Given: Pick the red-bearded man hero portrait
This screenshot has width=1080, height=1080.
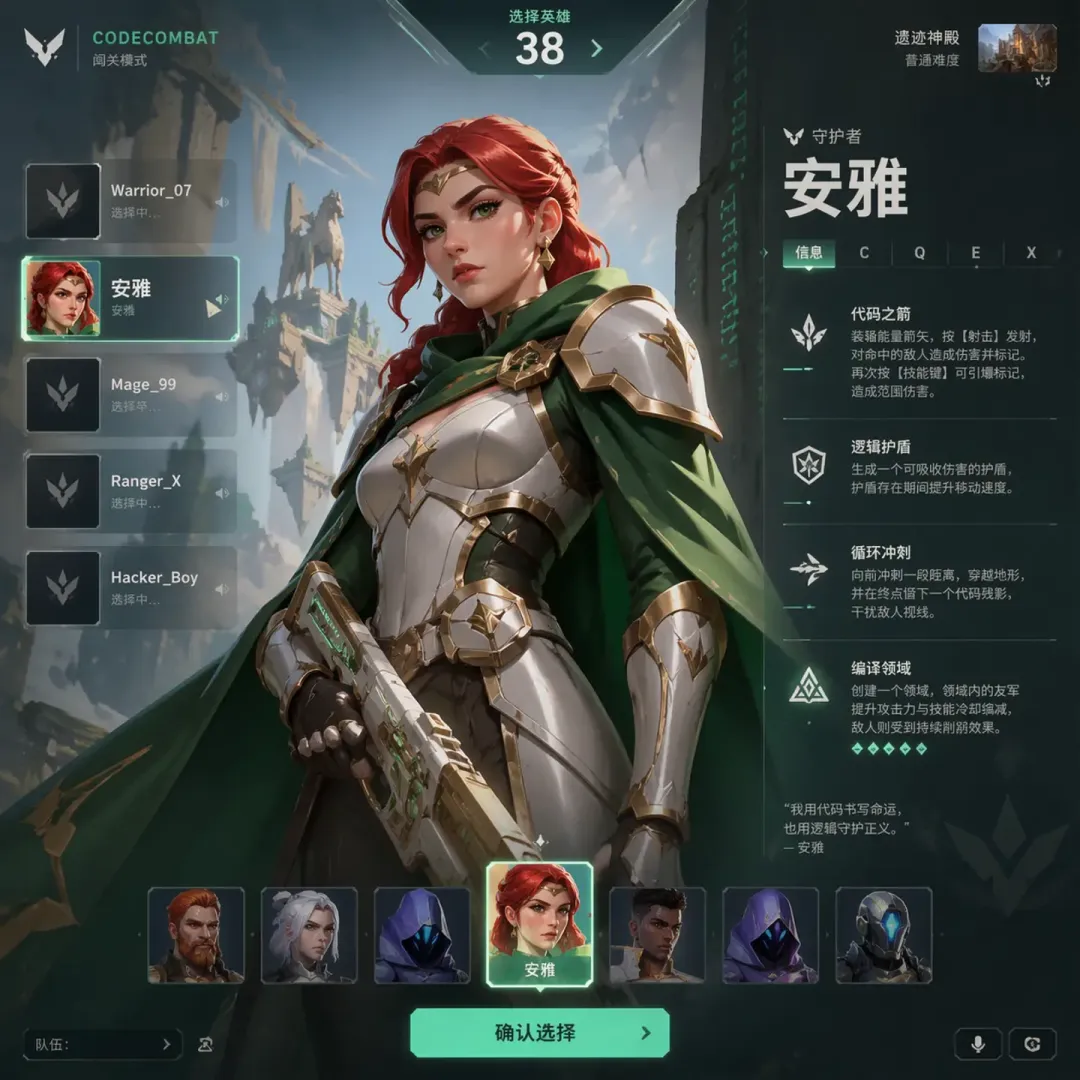Looking at the screenshot, I should click(x=196, y=935).
